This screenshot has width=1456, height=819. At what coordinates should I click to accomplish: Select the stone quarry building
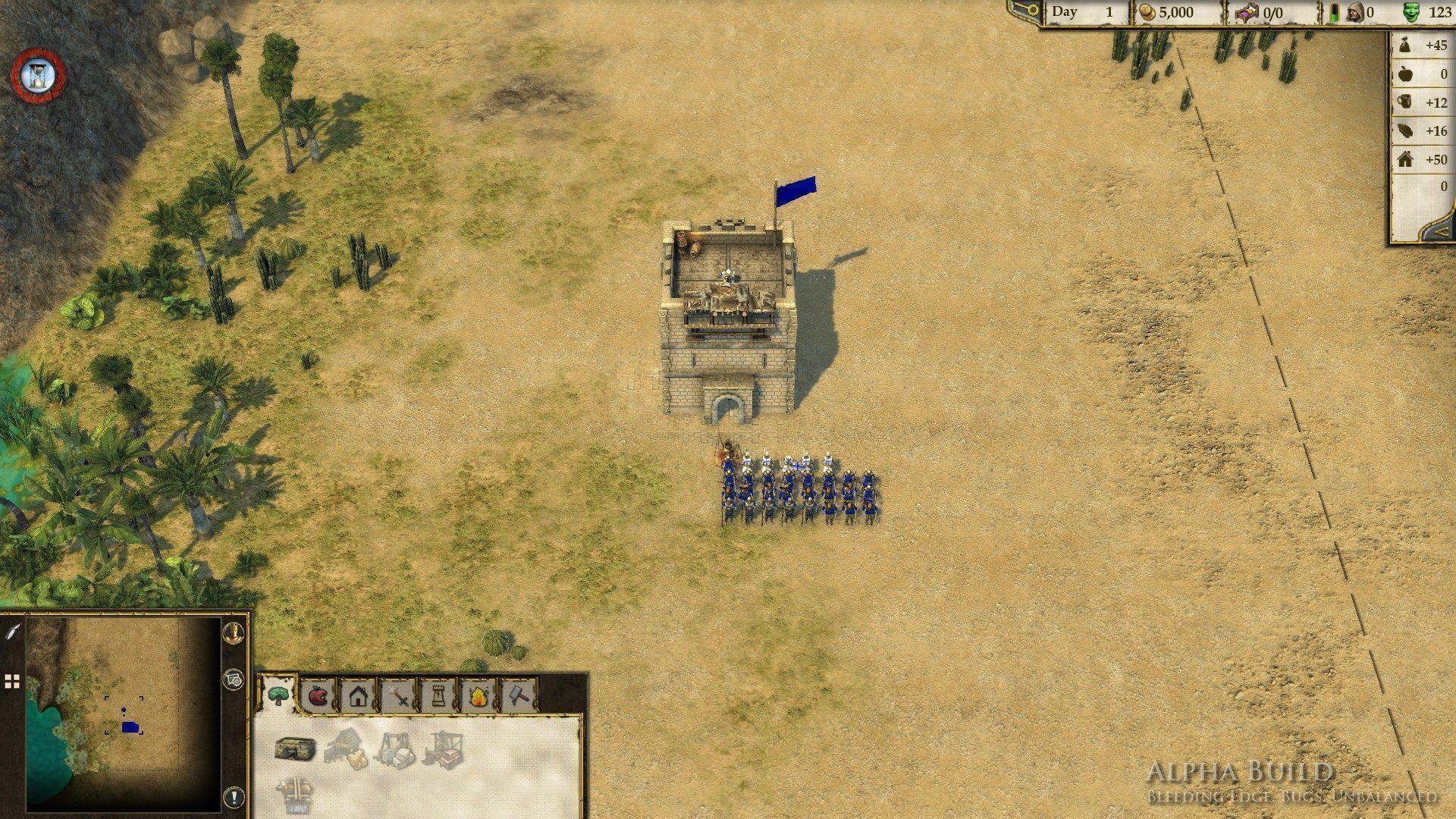[x=395, y=749]
